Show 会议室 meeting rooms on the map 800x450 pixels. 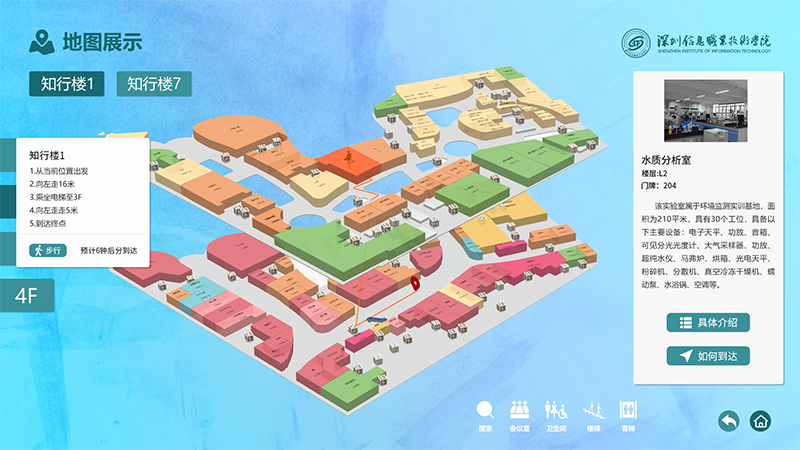(519, 413)
